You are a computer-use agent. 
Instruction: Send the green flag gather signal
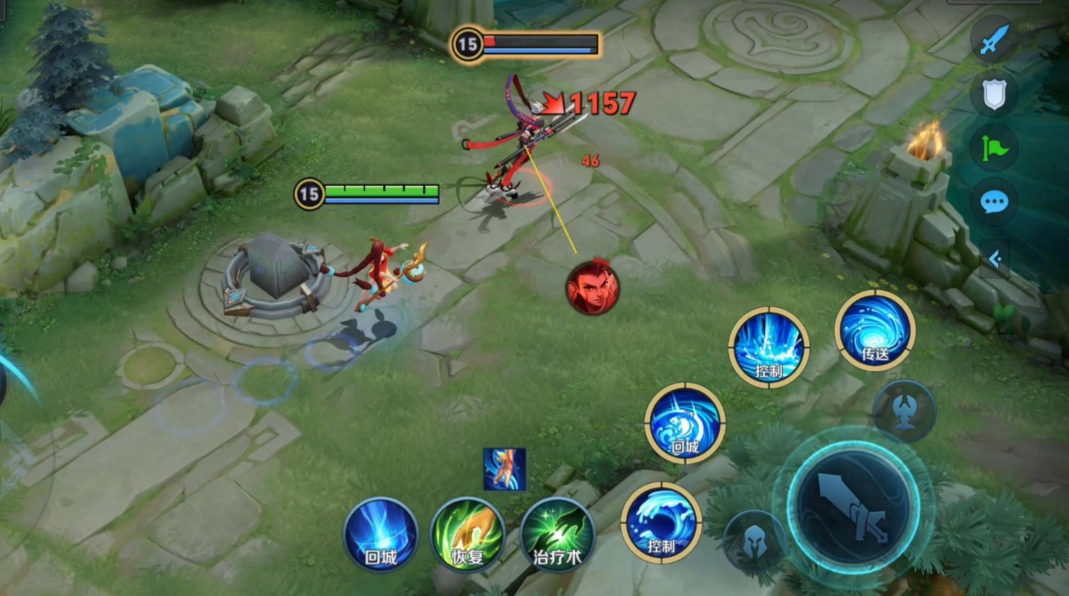[994, 147]
